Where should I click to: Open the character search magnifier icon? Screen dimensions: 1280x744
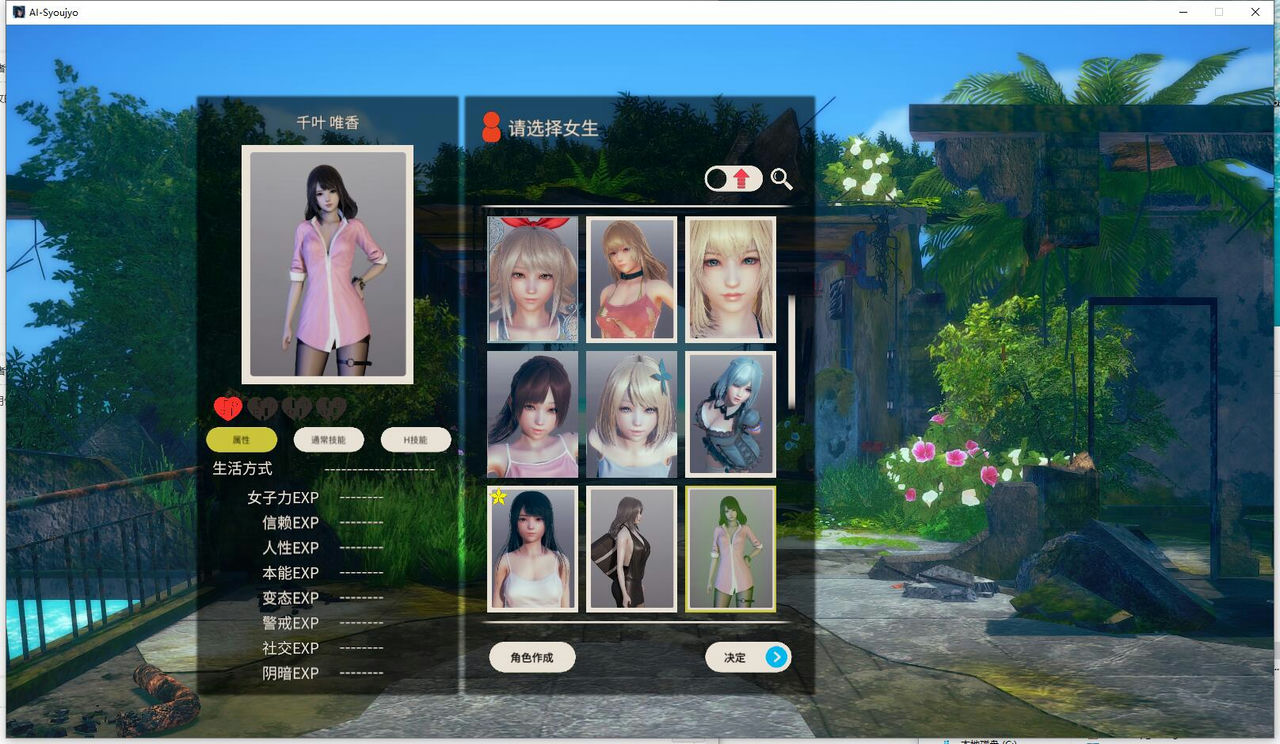pos(782,180)
